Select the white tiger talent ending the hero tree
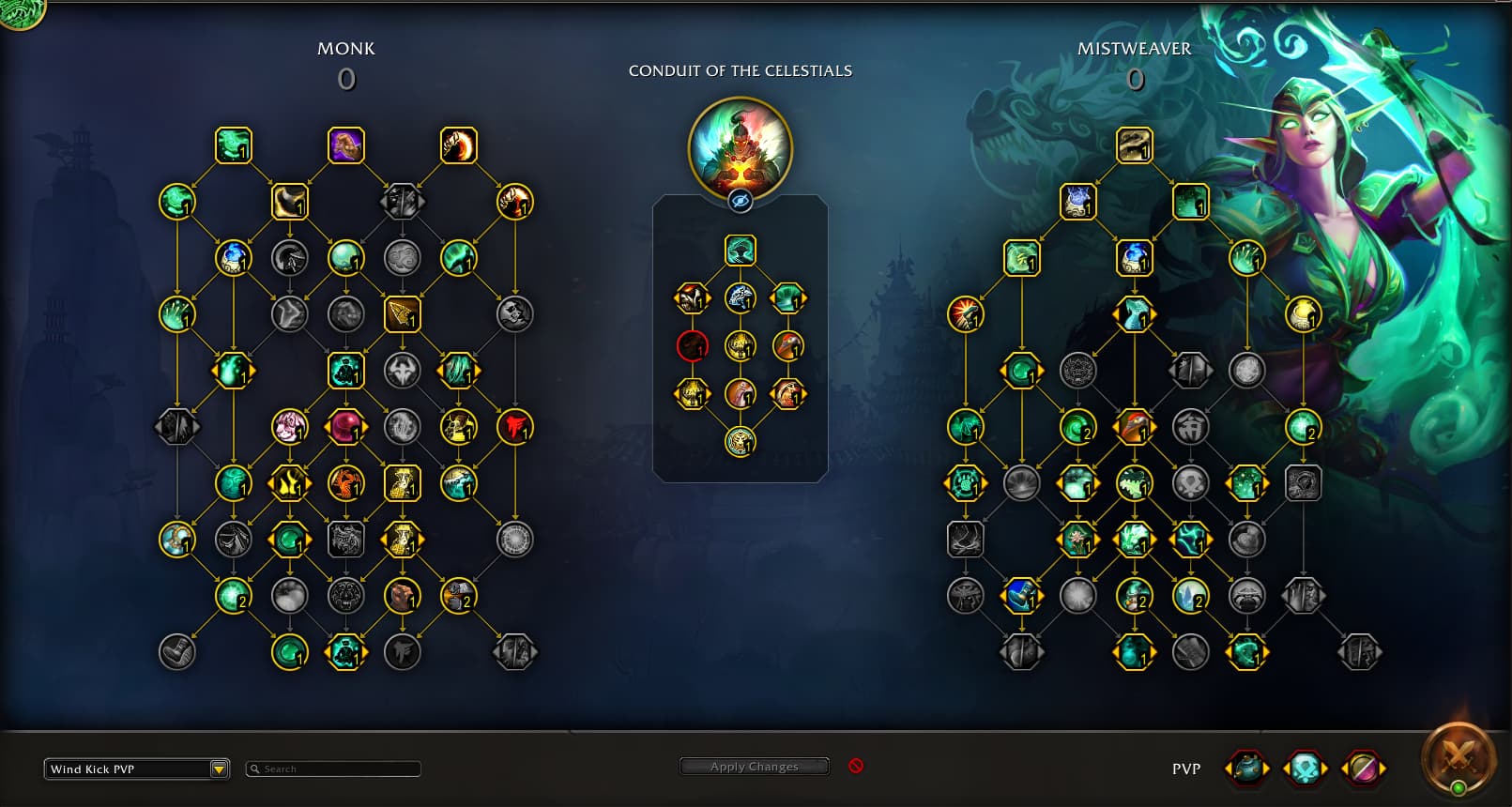1512x807 pixels. [741, 441]
